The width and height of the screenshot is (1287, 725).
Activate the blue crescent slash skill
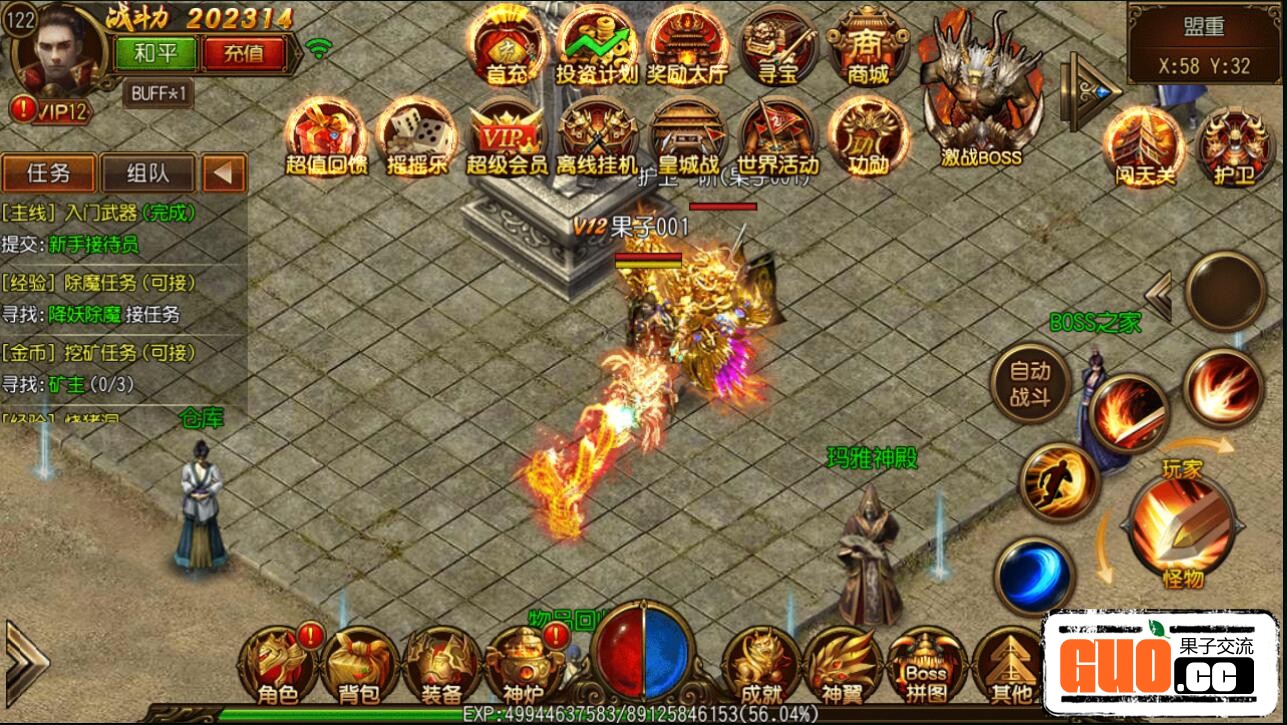coord(1035,576)
